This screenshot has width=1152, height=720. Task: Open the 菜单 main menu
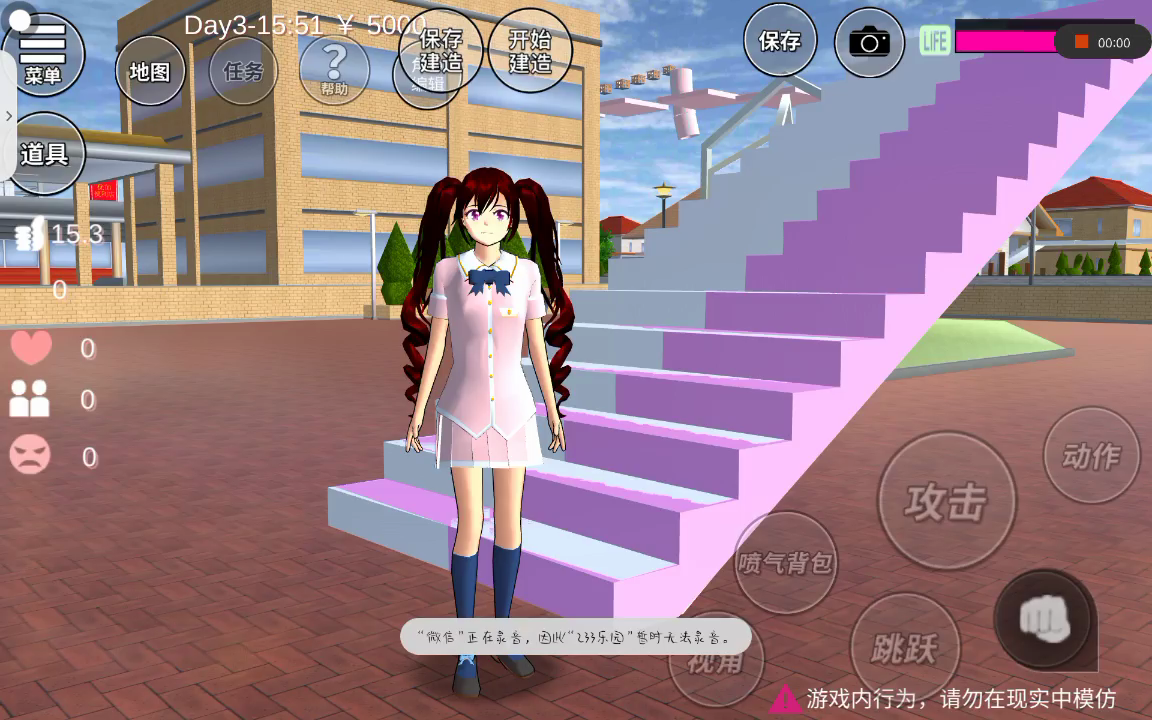43,52
